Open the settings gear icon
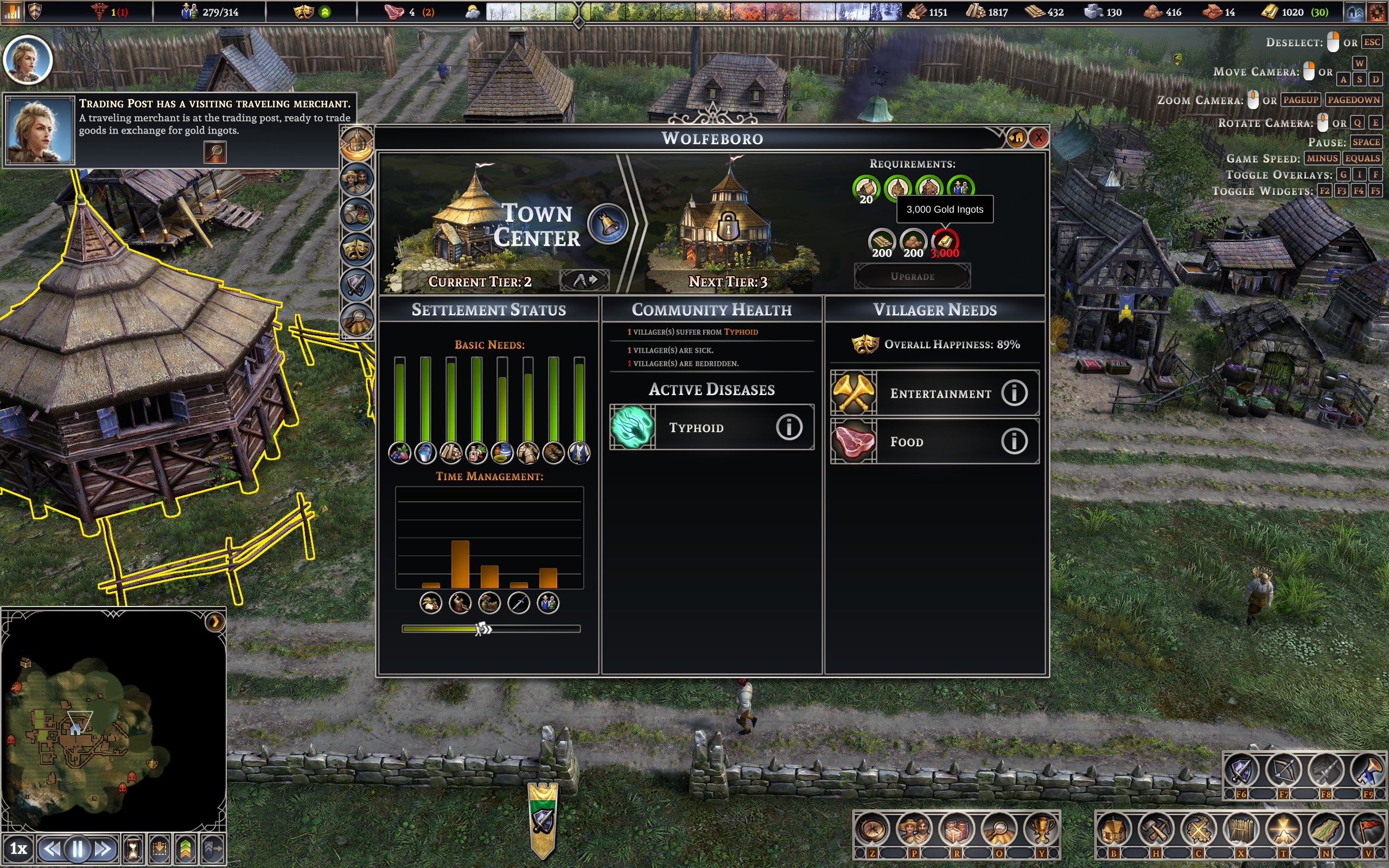 pos(1377,12)
